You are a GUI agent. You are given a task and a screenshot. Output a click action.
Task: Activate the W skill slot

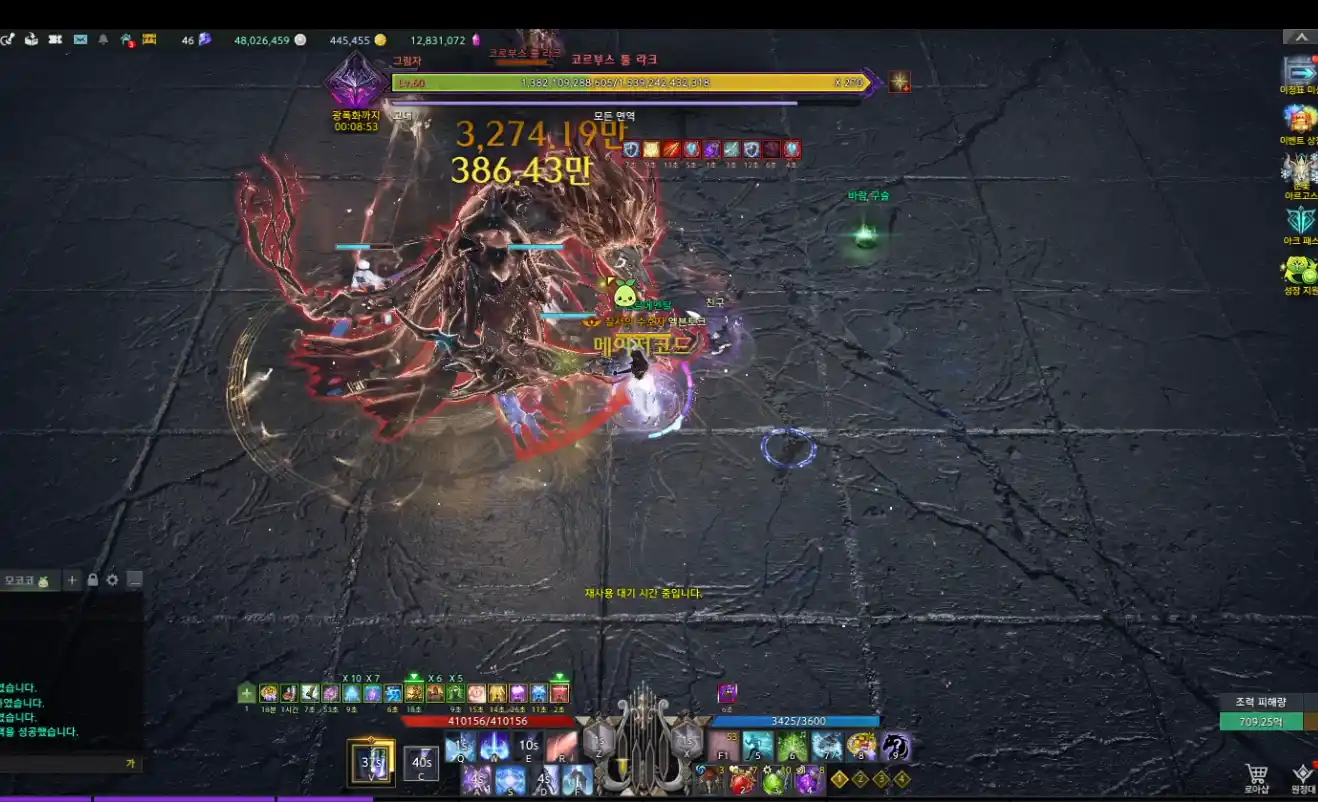[x=494, y=746]
